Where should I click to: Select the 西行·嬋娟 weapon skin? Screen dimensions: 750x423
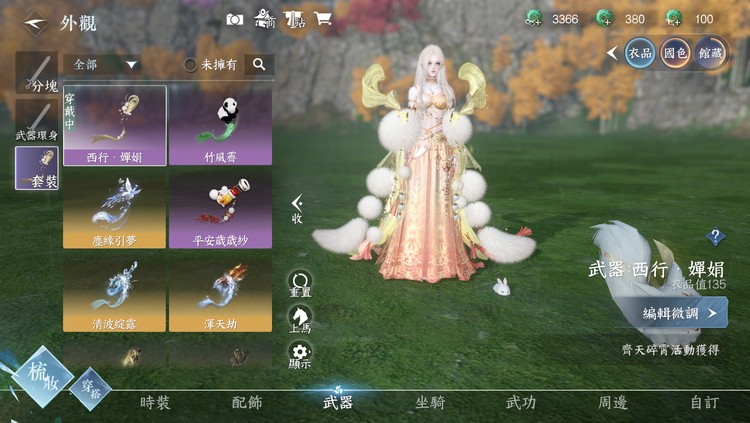click(115, 125)
